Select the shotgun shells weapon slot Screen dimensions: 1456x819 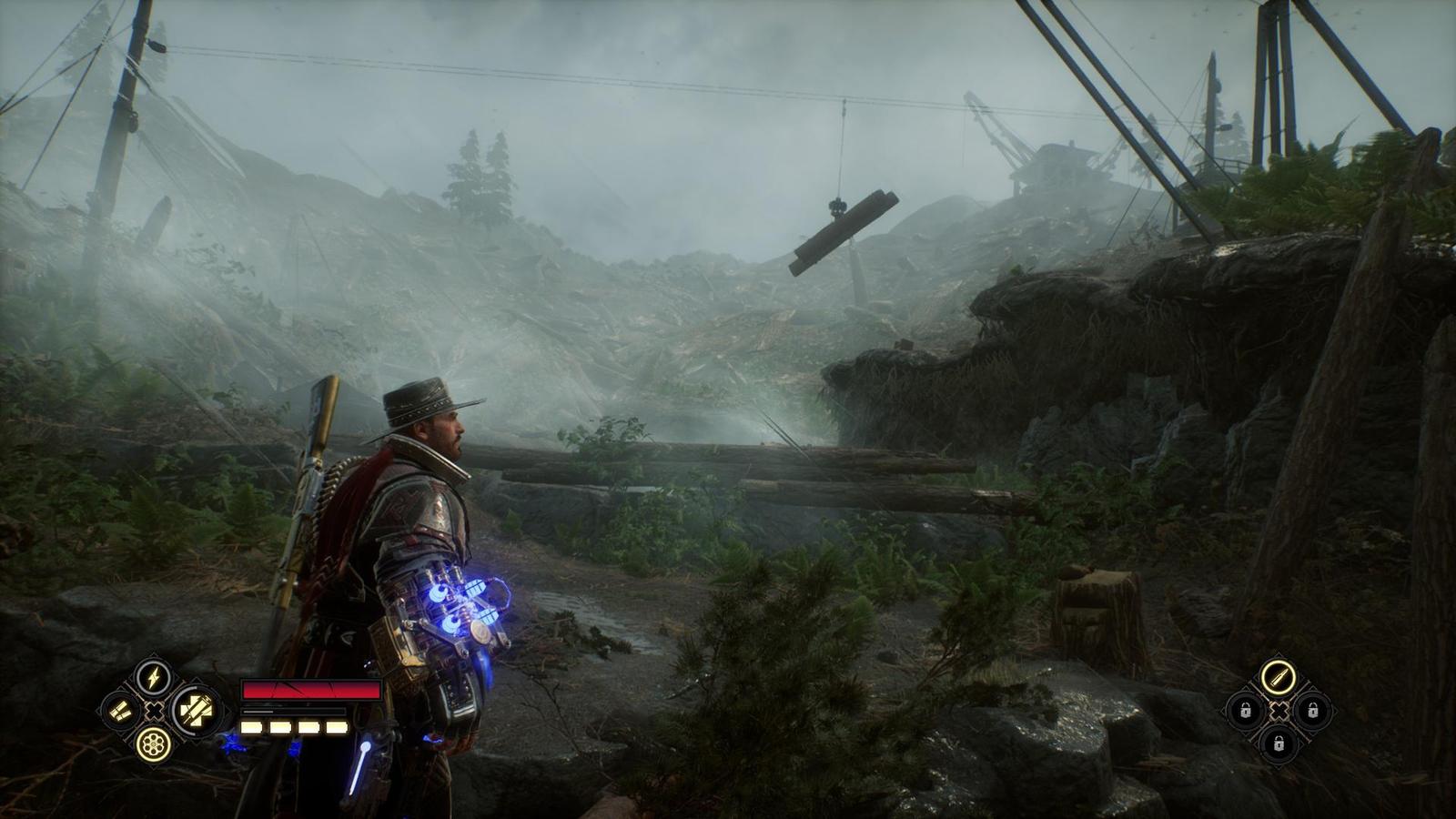point(120,711)
